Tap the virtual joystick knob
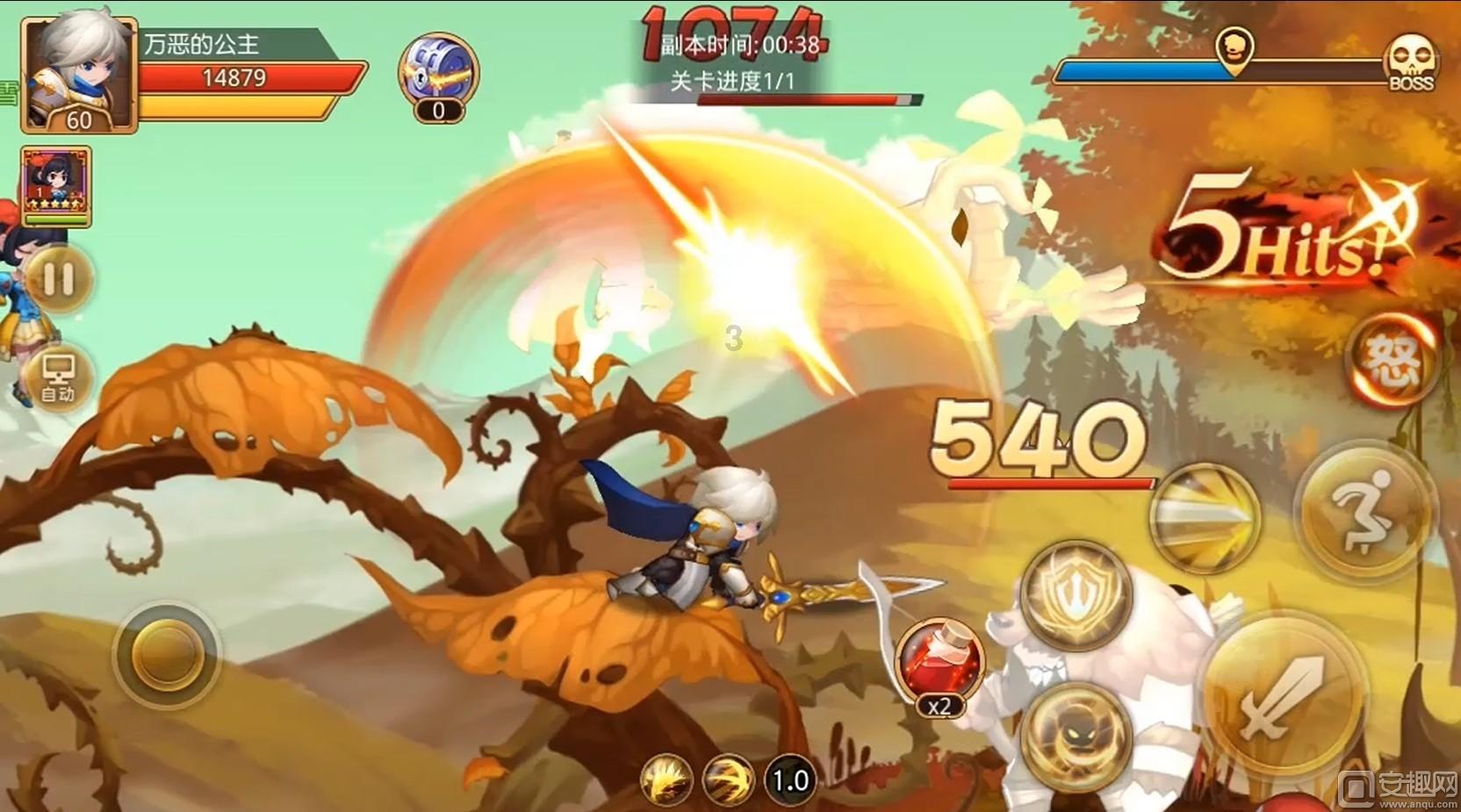 pyautogui.click(x=167, y=654)
